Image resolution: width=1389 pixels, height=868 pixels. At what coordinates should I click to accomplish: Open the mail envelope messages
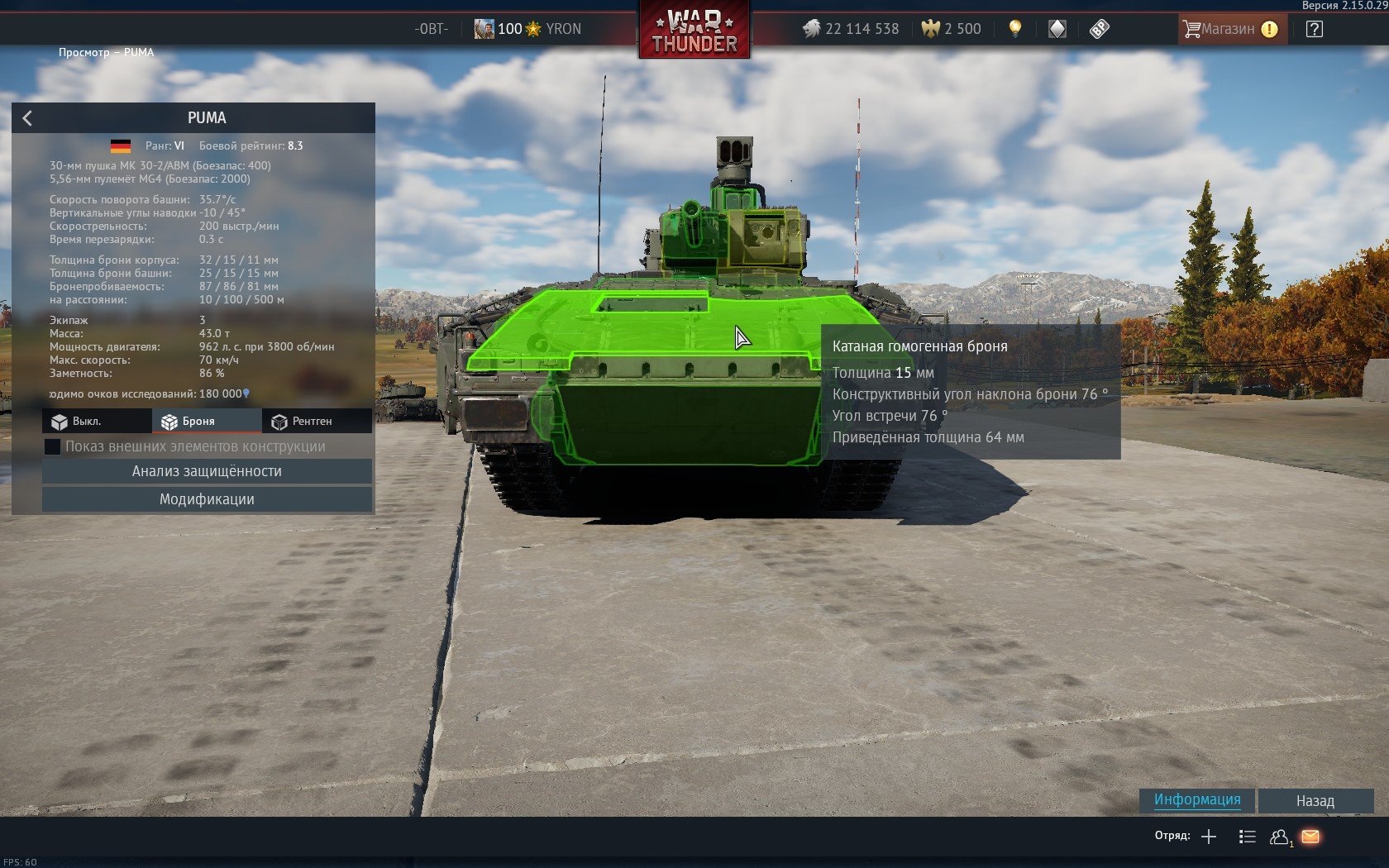[x=1310, y=837]
